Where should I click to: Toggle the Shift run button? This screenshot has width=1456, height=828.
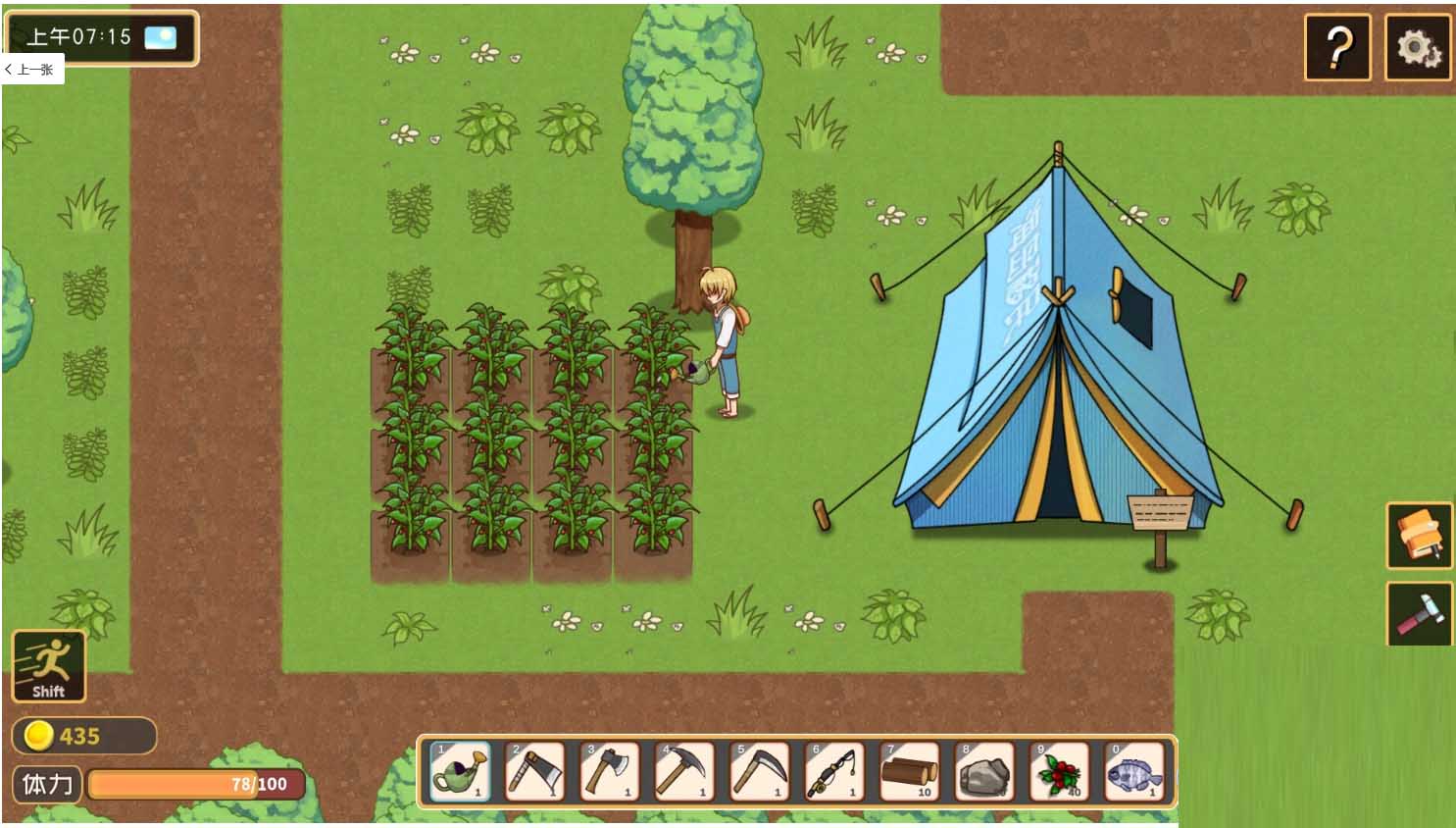point(48,666)
